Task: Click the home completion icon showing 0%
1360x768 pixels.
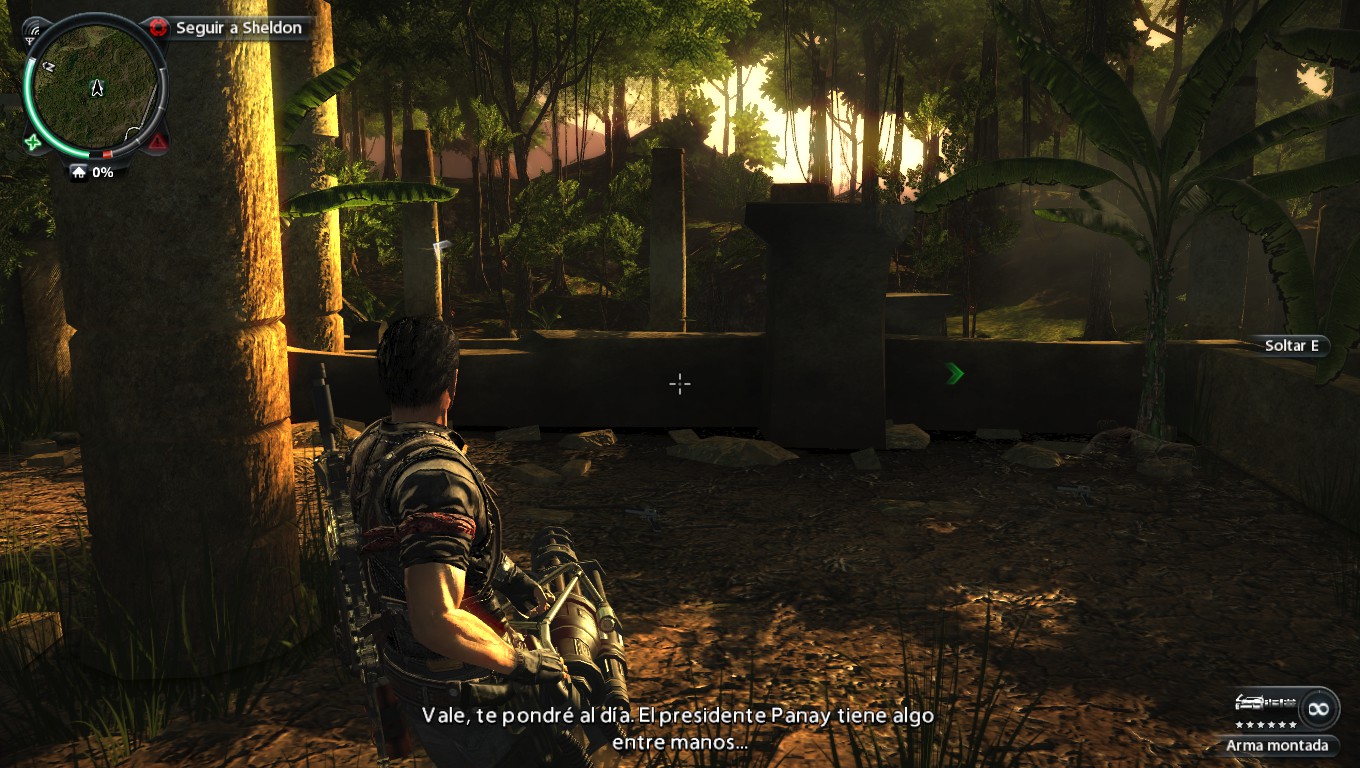Action: (80, 171)
